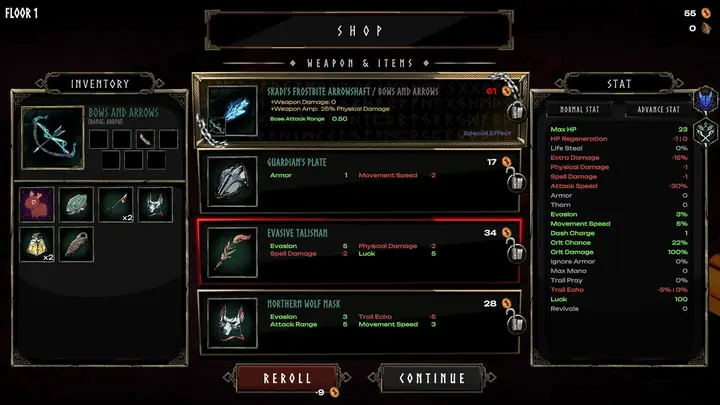Lock the Guardian's Plate offer
The image size is (720, 405).
pos(516,181)
